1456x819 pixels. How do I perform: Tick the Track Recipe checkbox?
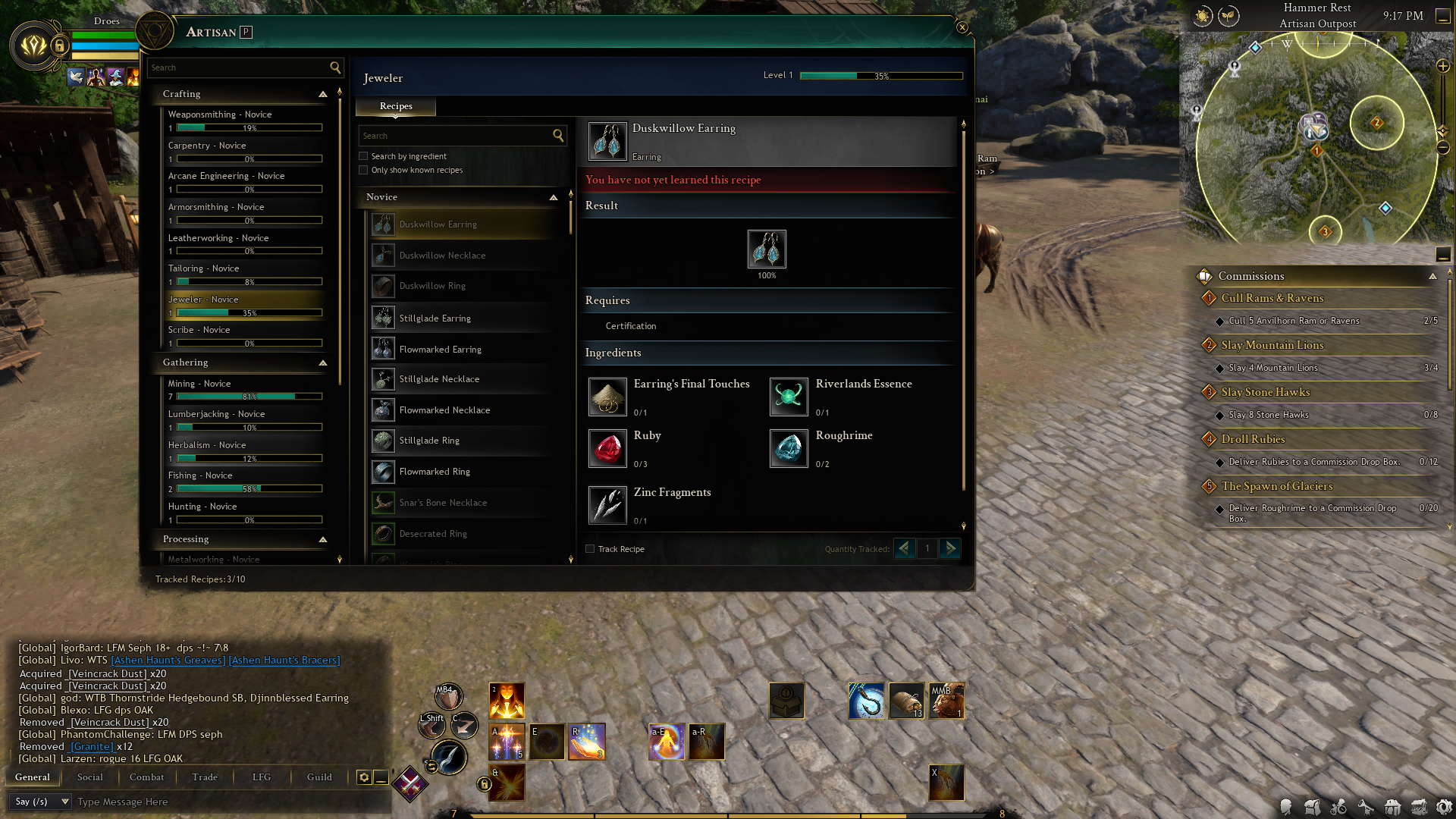click(590, 549)
